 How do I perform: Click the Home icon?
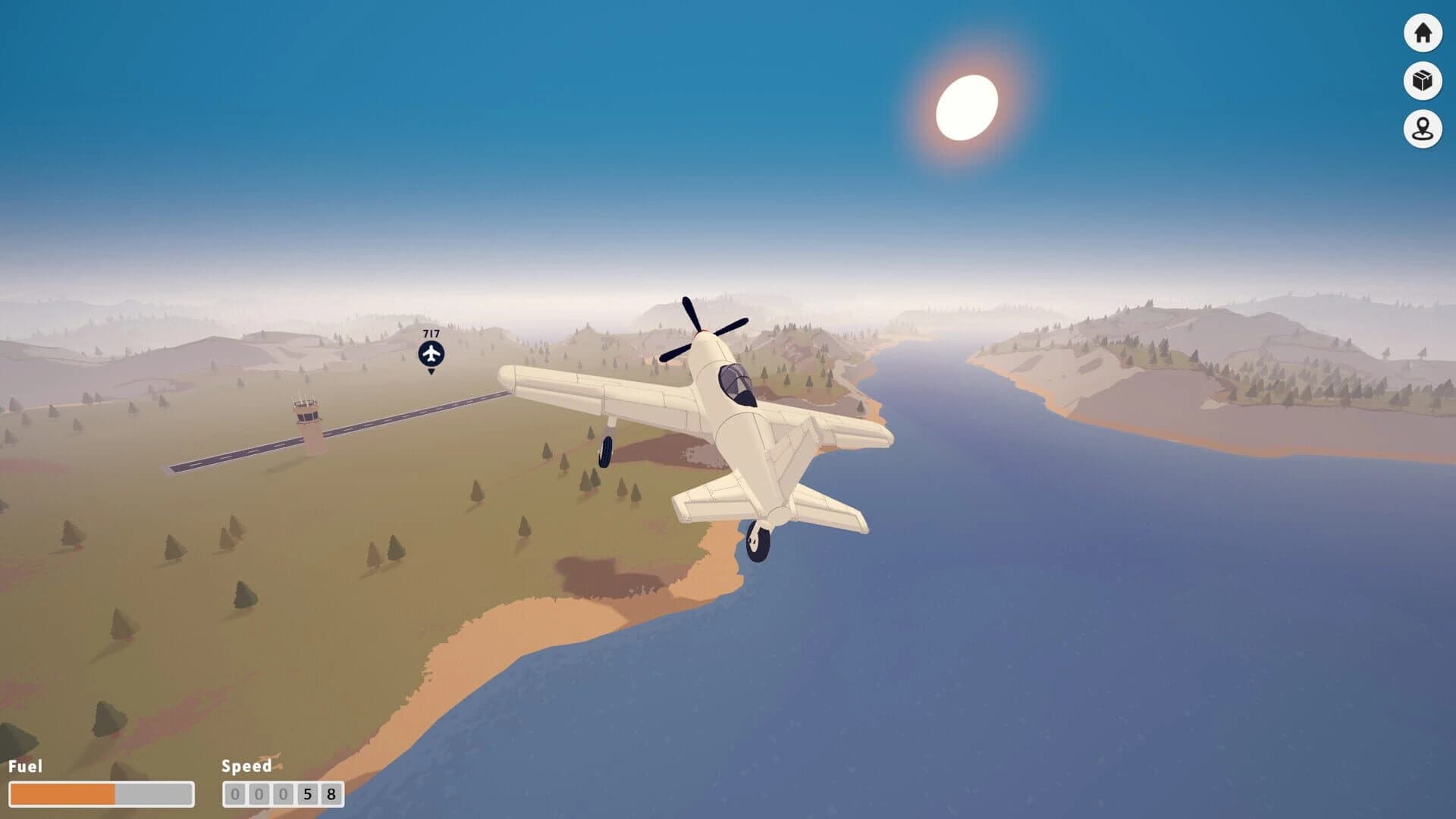(x=1423, y=33)
